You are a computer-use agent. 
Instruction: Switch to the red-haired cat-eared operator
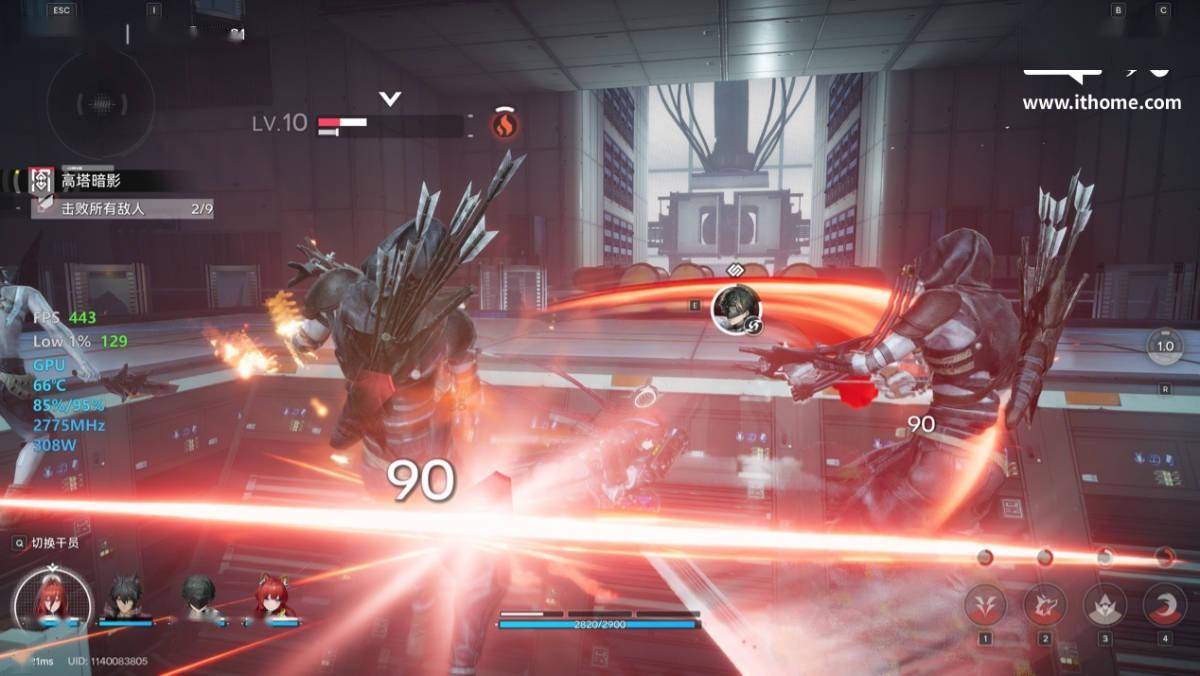(272, 598)
